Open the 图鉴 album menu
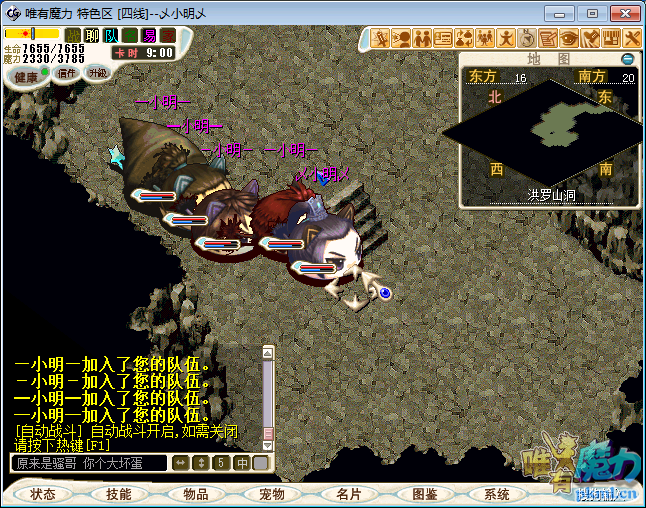 pos(423,494)
